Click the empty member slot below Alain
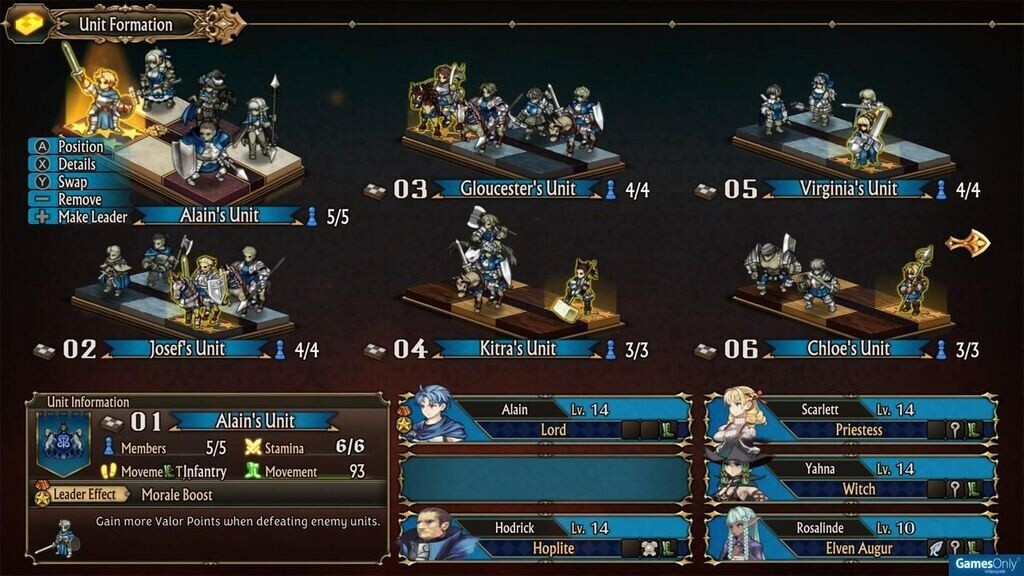This screenshot has height=576, width=1024. 545,478
